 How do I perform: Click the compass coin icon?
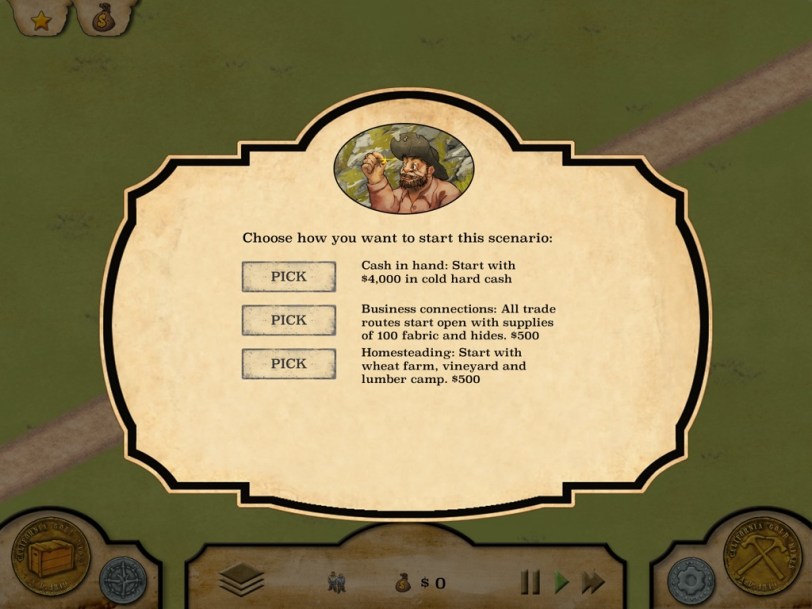[x=123, y=580]
